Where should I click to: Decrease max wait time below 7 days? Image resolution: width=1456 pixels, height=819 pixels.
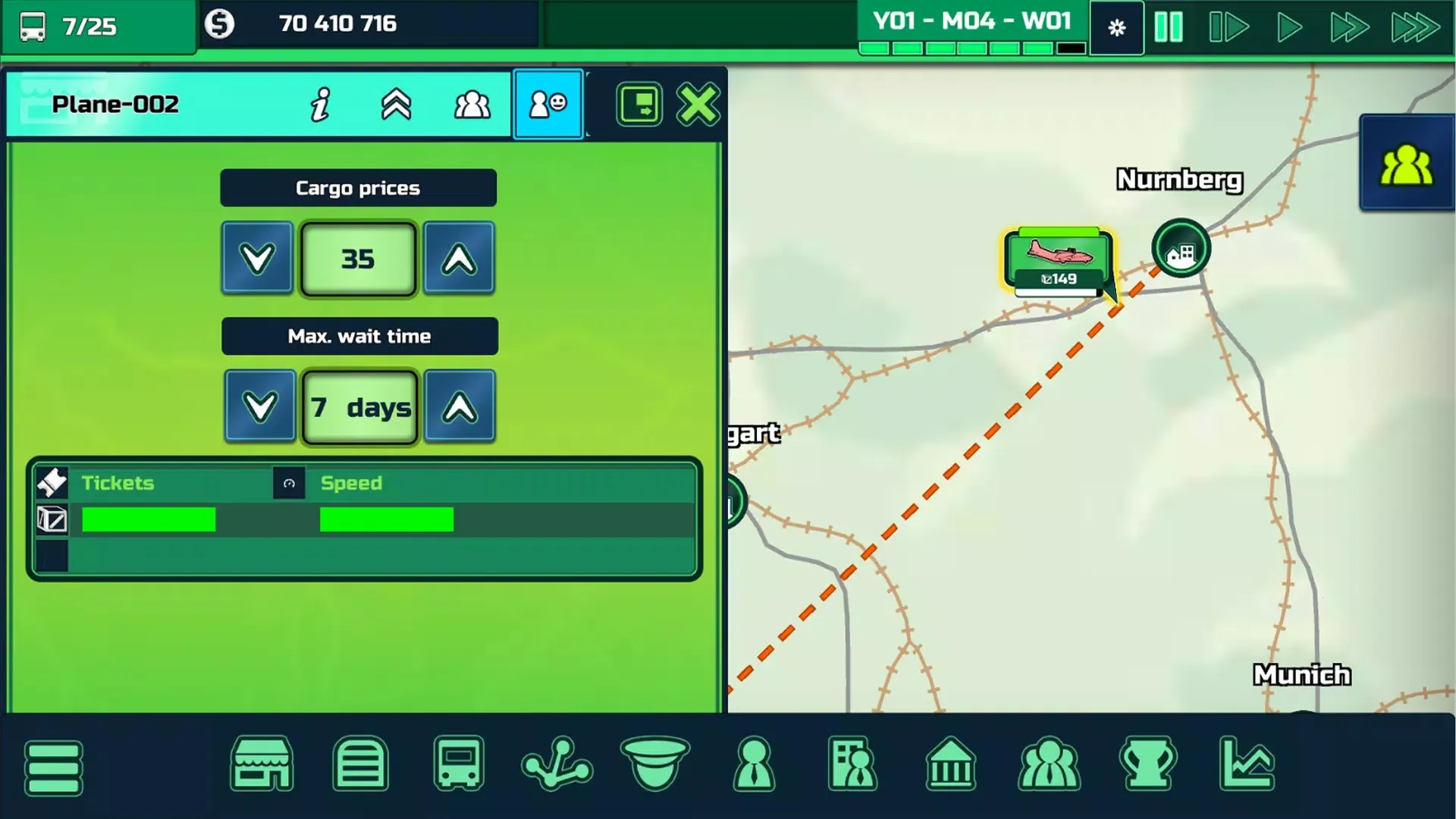(259, 406)
